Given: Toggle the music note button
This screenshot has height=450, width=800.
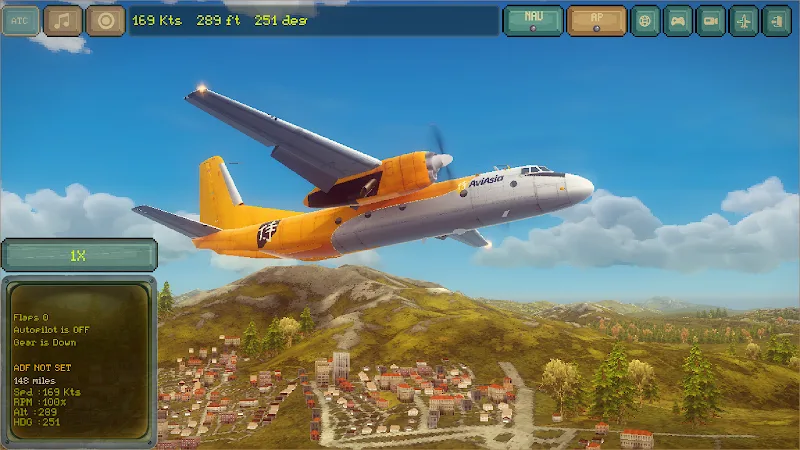Looking at the screenshot, I should tap(63, 20).
